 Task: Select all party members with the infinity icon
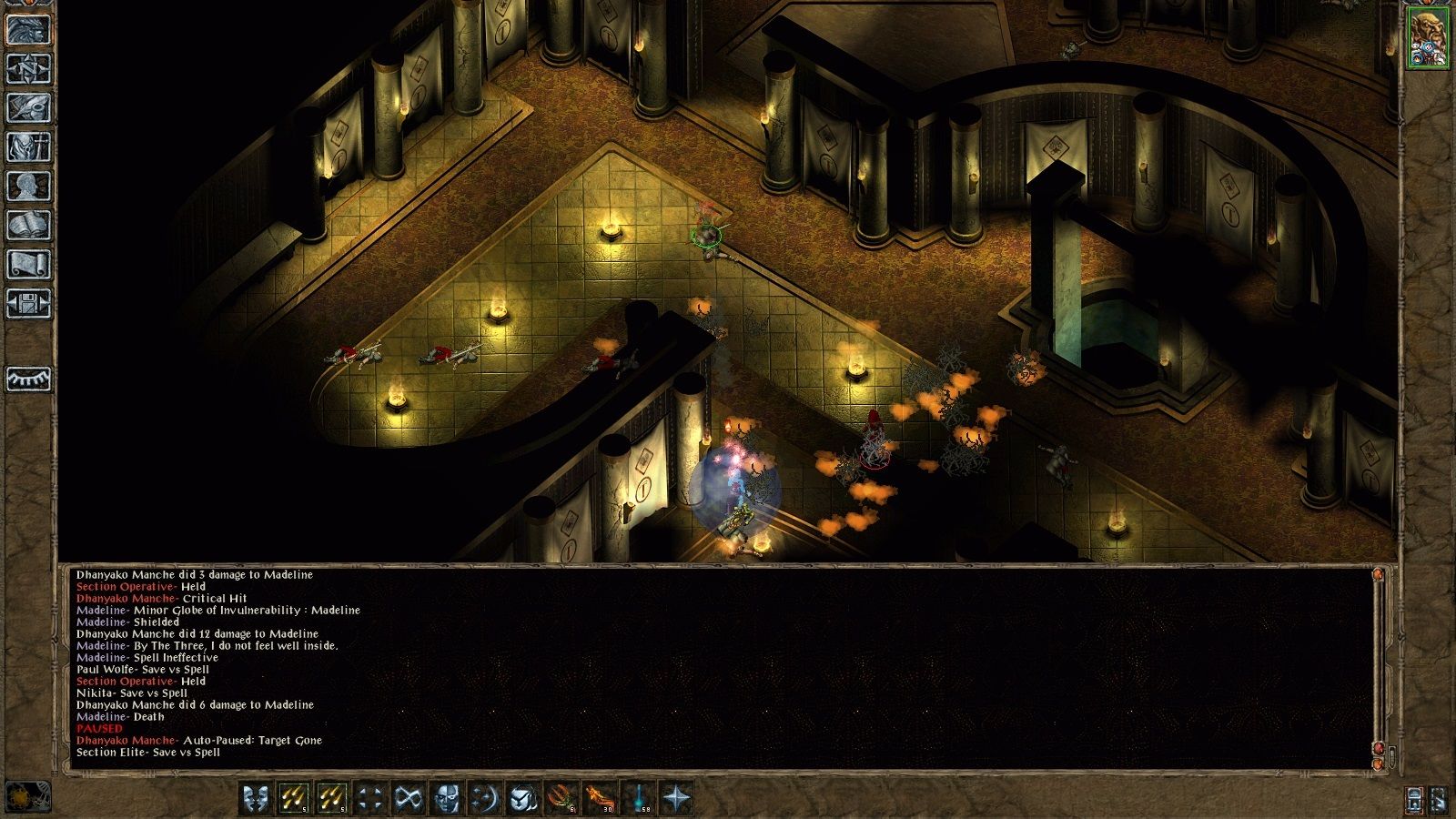pyautogui.click(x=409, y=796)
